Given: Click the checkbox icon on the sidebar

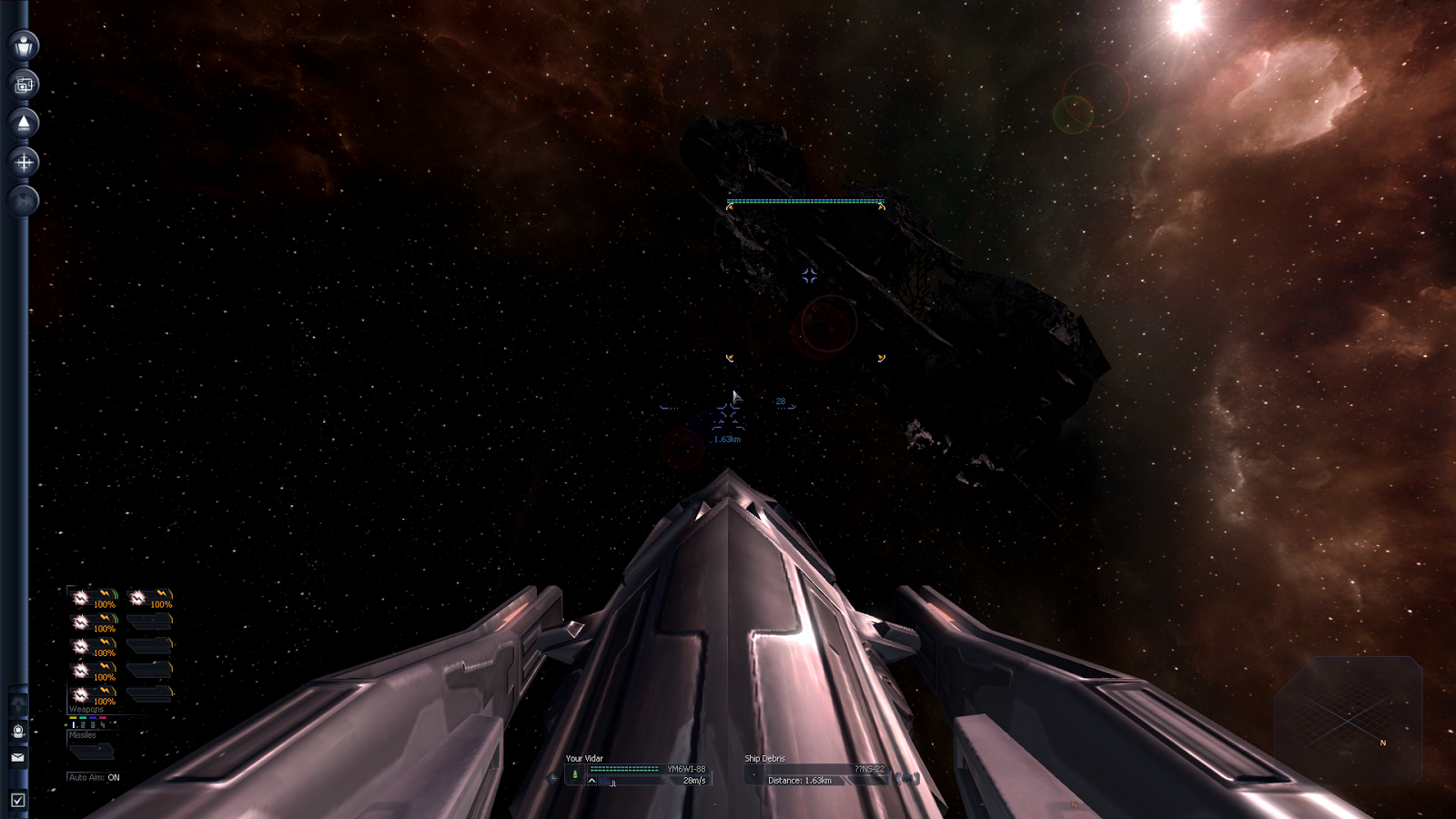Looking at the screenshot, I should tap(17, 800).
